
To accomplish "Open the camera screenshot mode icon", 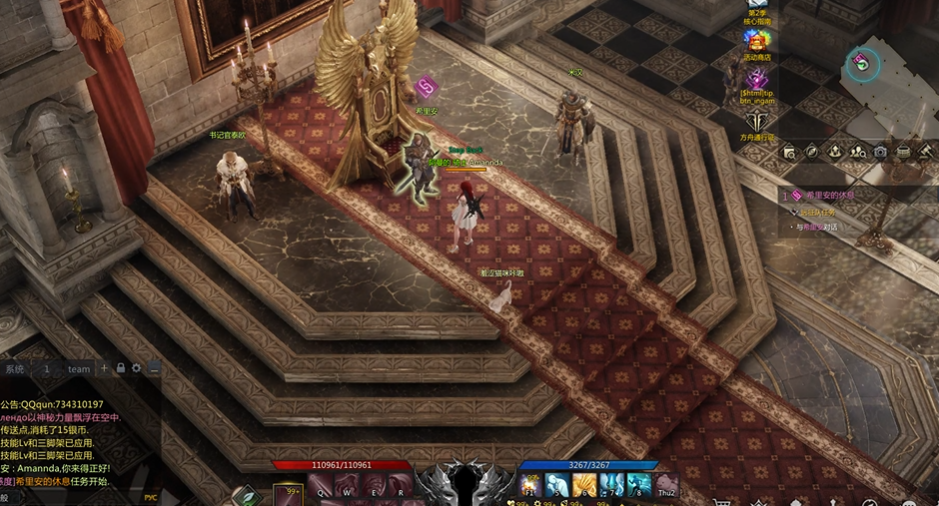I will coord(880,152).
